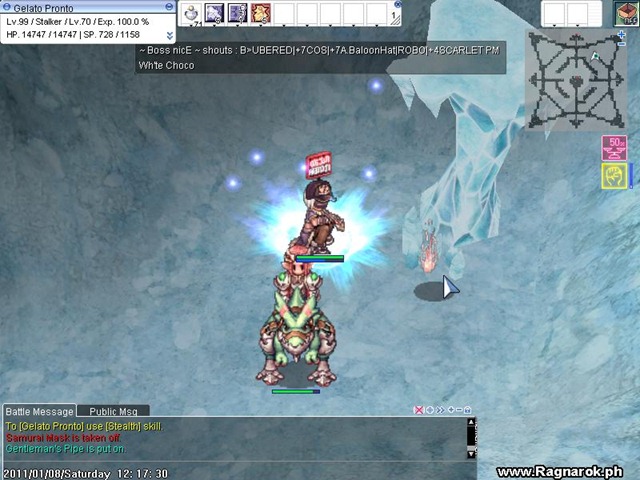The width and height of the screenshot is (640, 480).
Task: Click the minimap of the ice dungeon
Action: 576,80
